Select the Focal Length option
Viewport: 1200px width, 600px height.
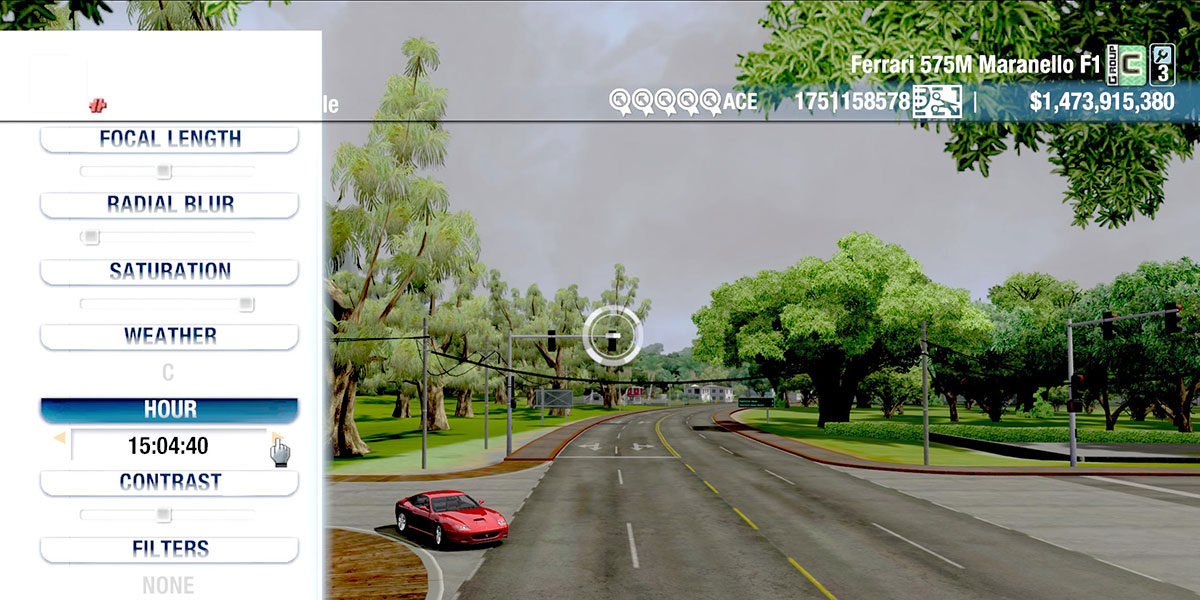169,139
